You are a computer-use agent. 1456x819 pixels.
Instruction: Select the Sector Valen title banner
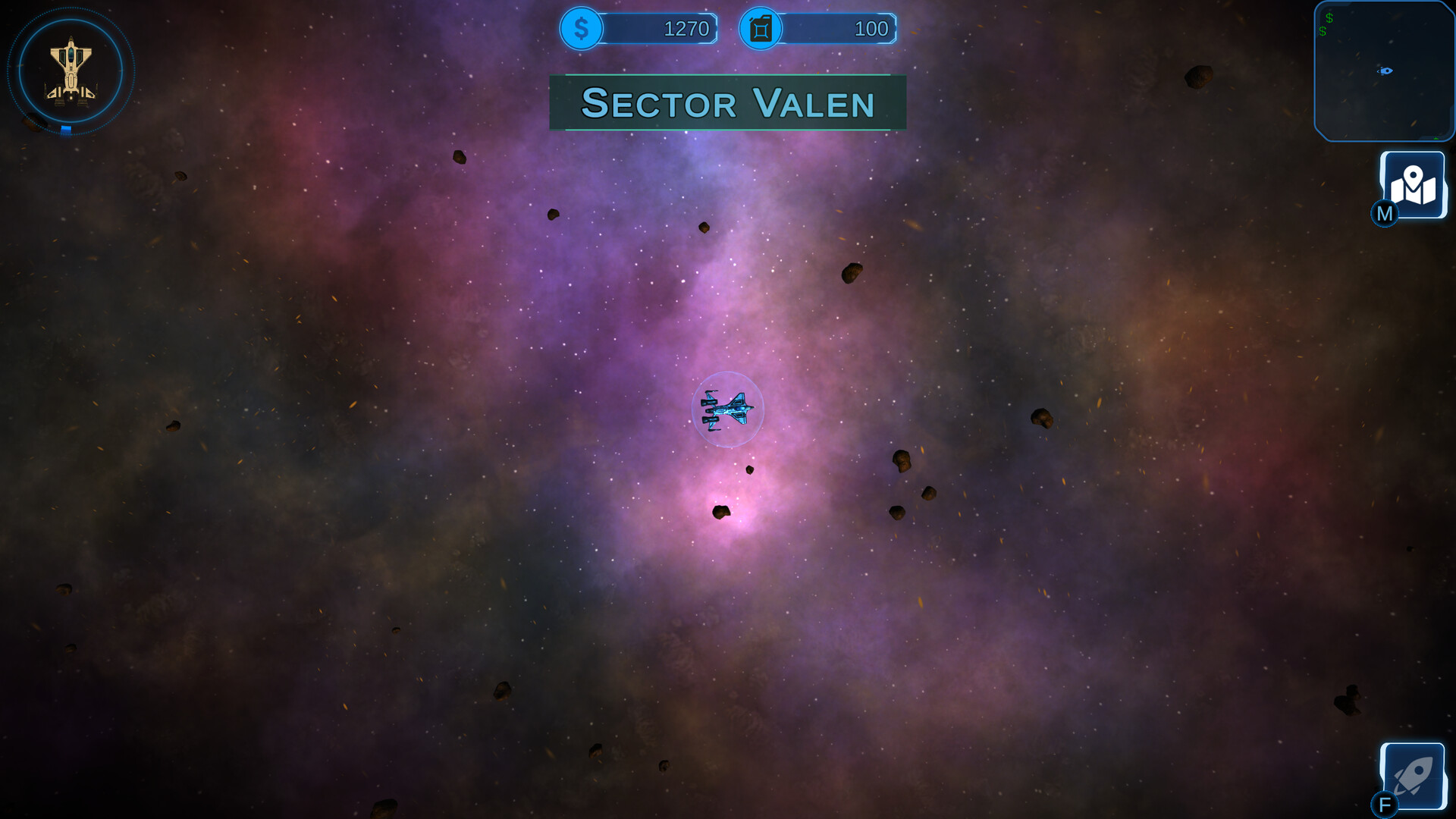coord(726,103)
